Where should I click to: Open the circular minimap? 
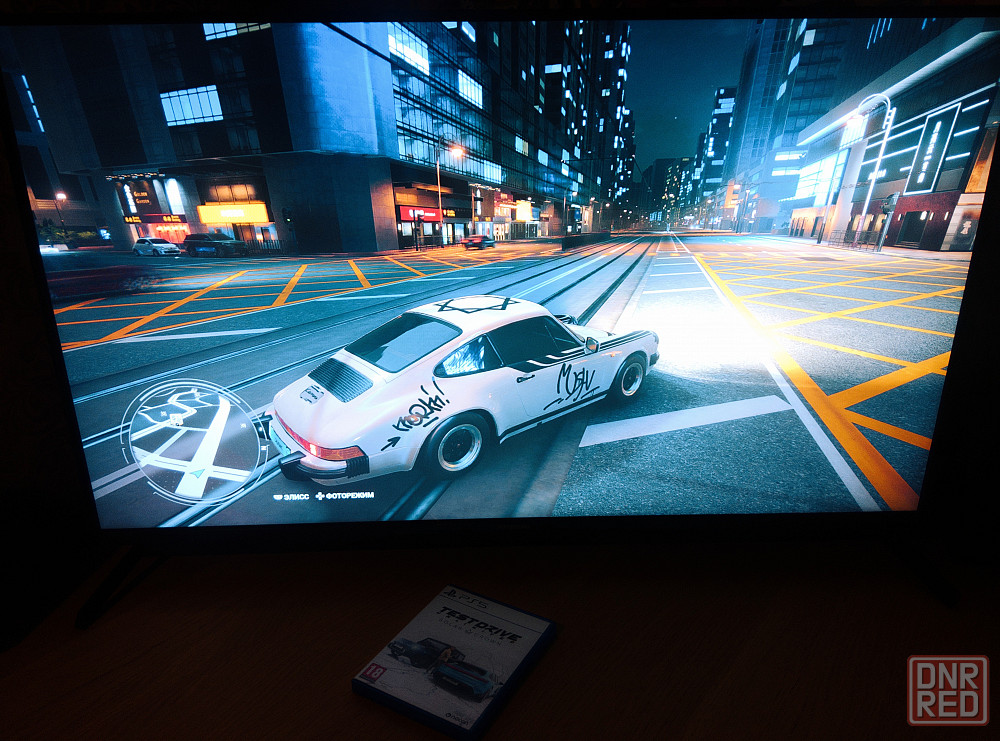click(194, 441)
